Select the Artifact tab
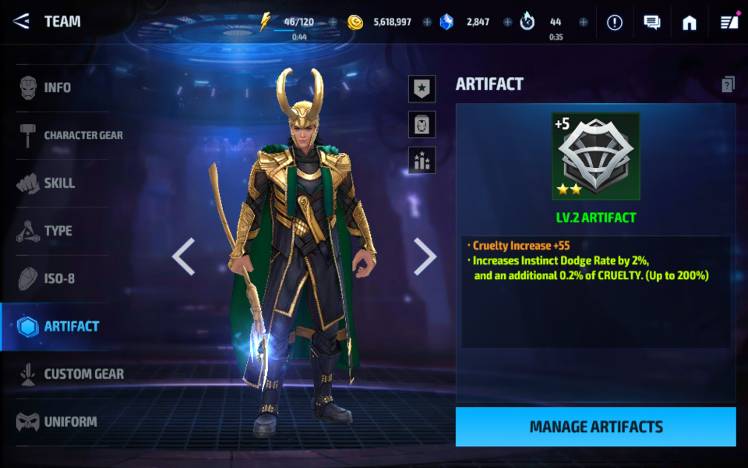 point(70,326)
